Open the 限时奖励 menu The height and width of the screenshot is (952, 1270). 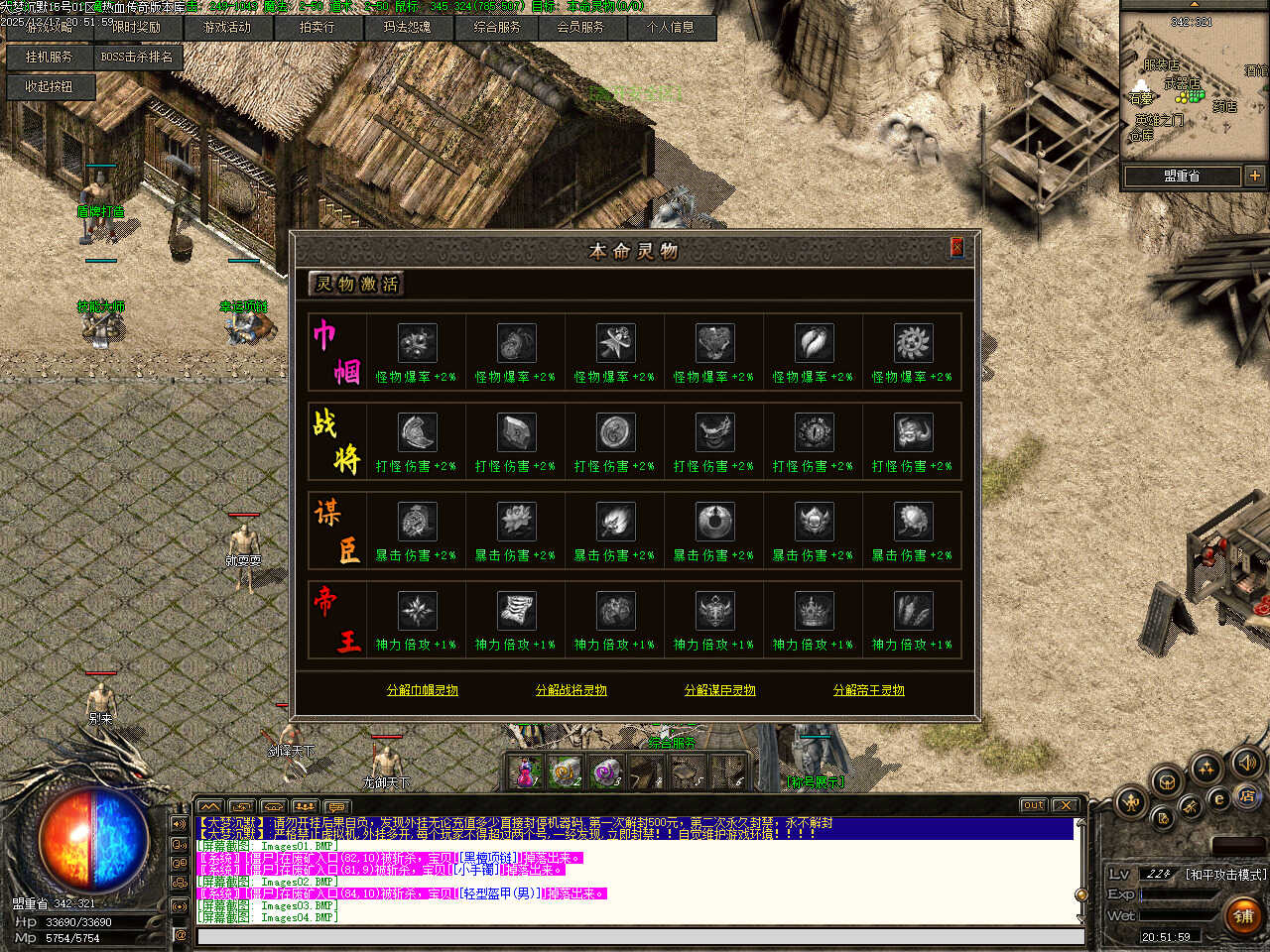[x=136, y=28]
